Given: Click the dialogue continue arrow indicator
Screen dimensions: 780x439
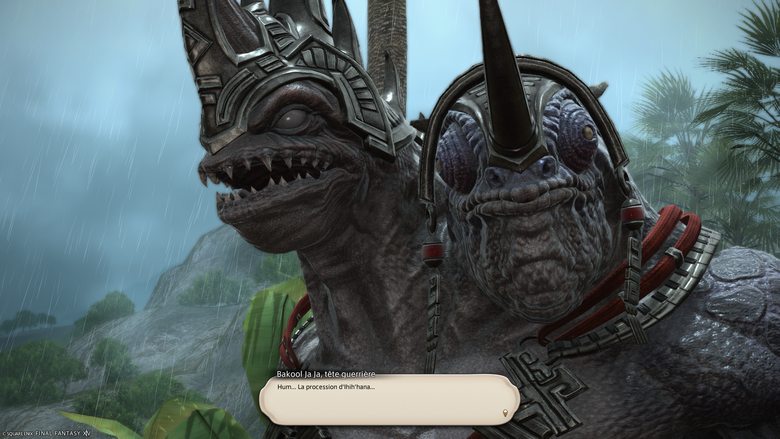Looking at the screenshot, I should (506, 412).
